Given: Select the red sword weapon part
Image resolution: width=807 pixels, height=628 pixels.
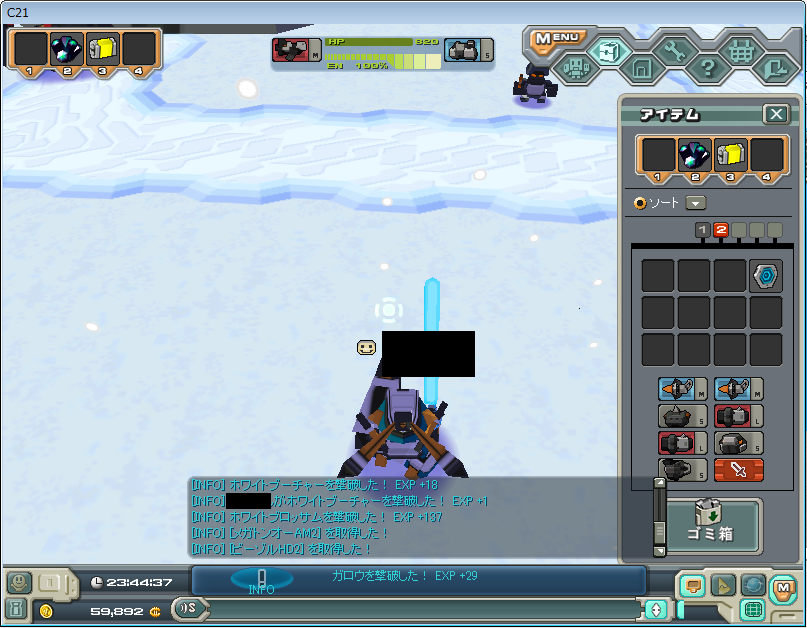Looking at the screenshot, I should [x=739, y=470].
